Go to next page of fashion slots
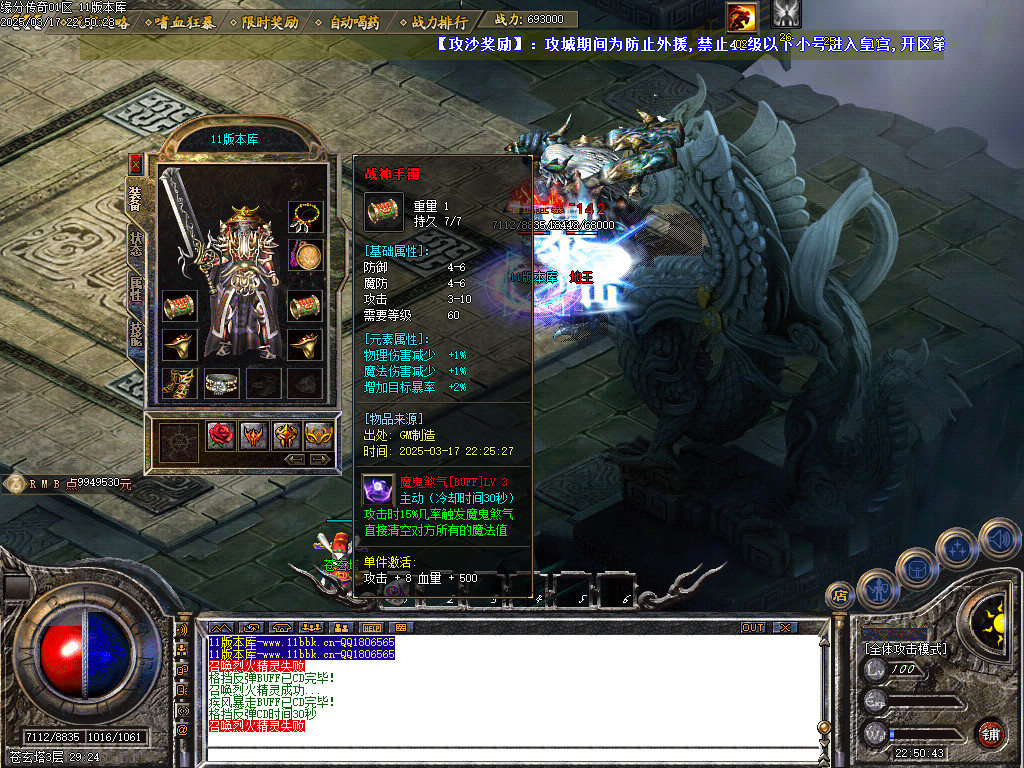The image size is (1024, 768). (321, 459)
